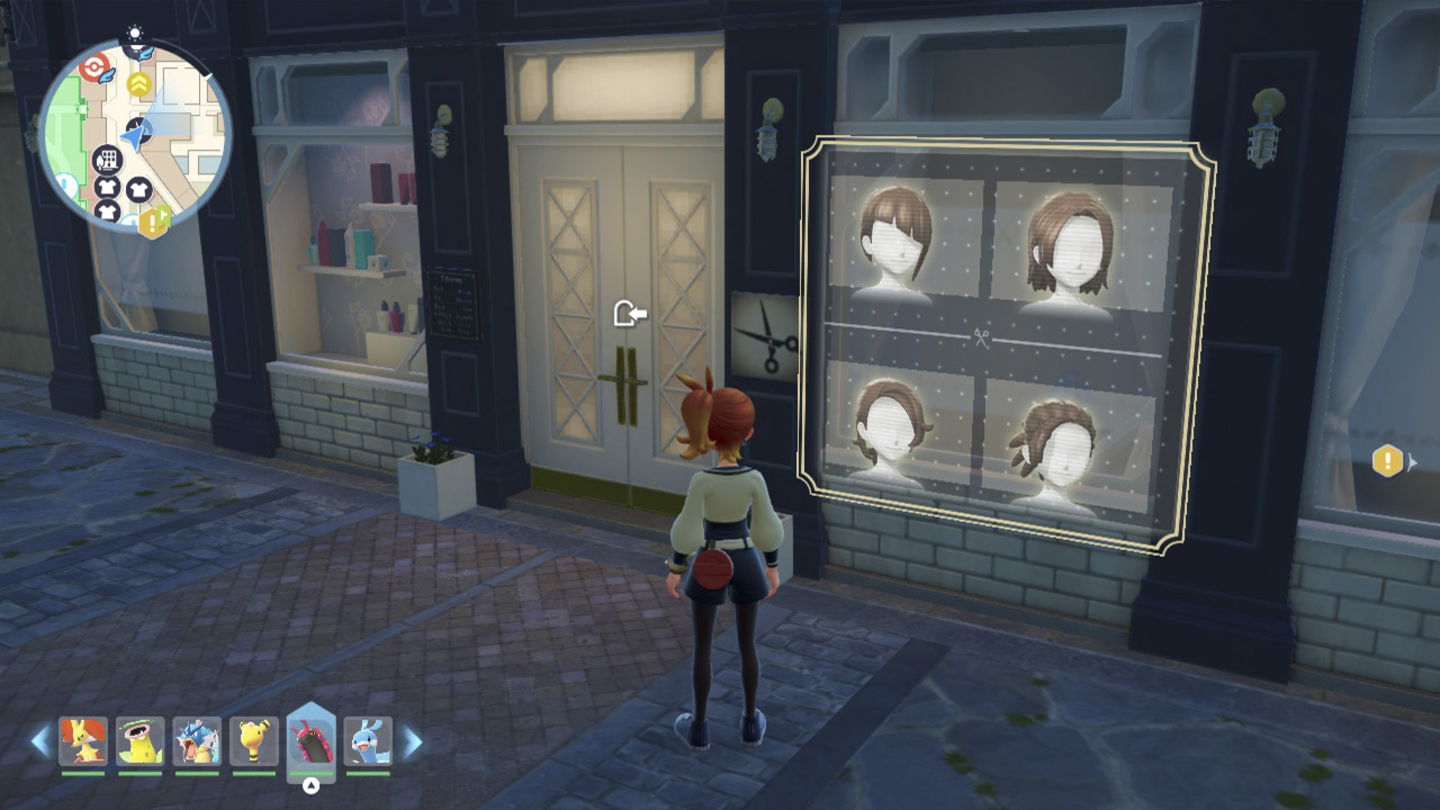The image size is (1440, 810).
Task: Choose the blue finned Pokémon slot
Action: pyautogui.click(x=368, y=741)
